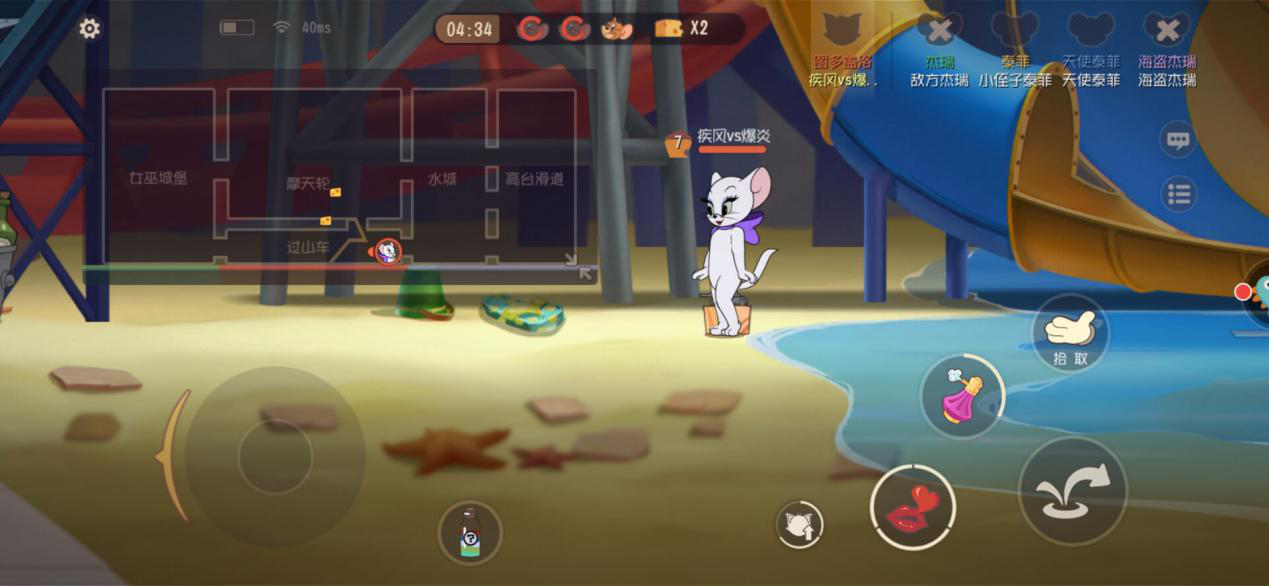The width and height of the screenshot is (1269, 586).
Task: Tap the small cat-head upgrade button
Action: [800, 524]
